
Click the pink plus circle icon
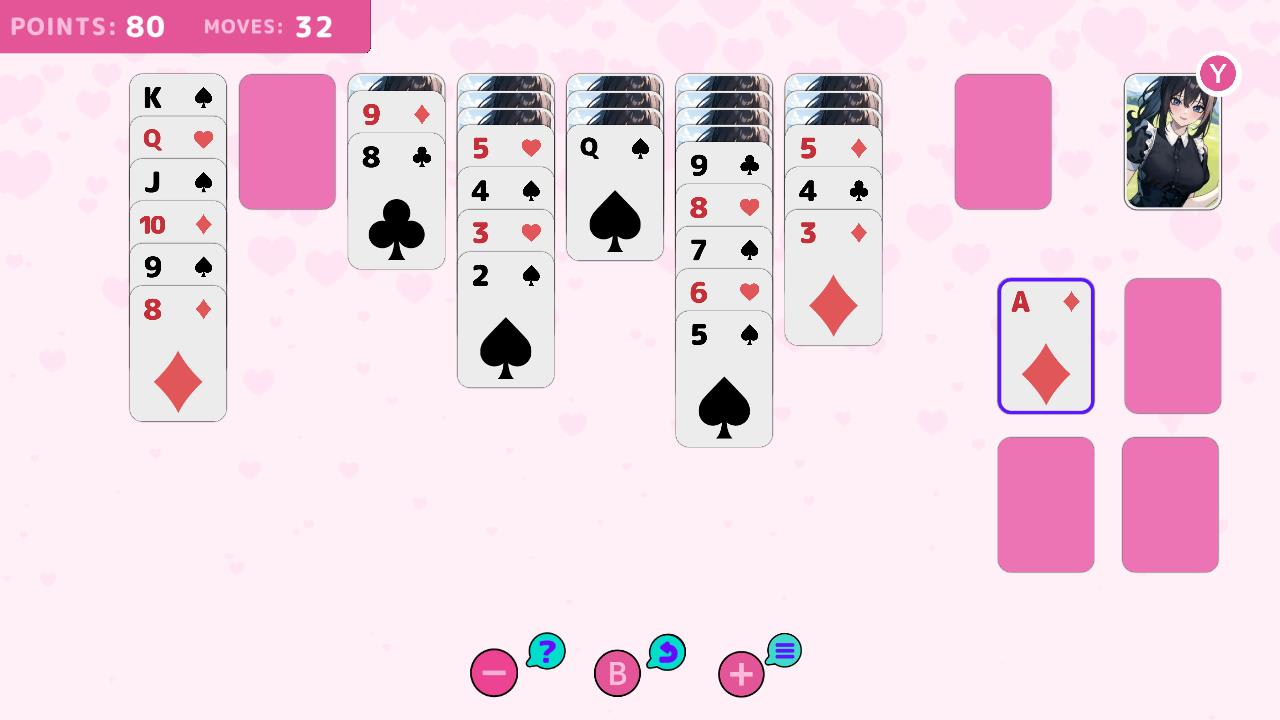tap(740, 673)
